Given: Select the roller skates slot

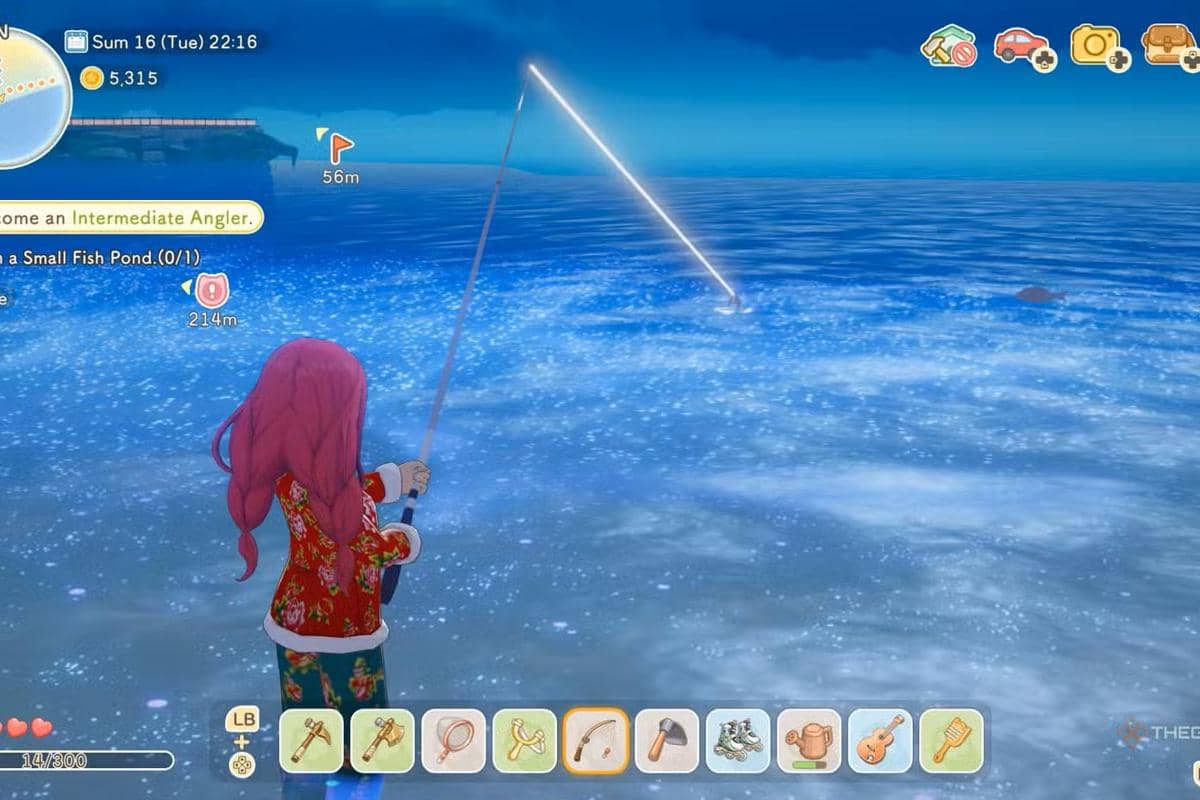Looking at the screenshot, I should [x=738, y=741].
